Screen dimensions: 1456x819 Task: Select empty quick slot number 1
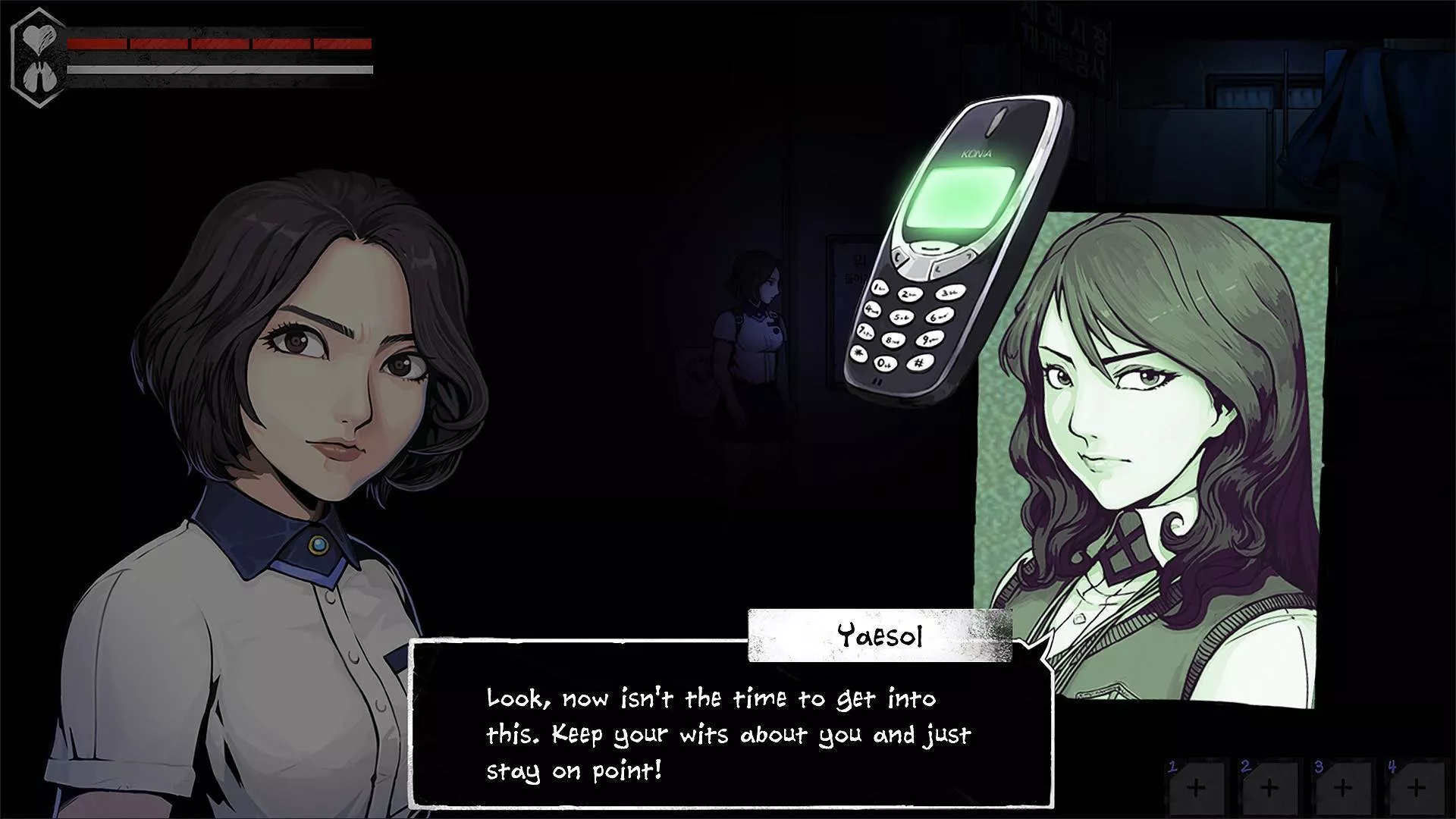pos(1196,787)
